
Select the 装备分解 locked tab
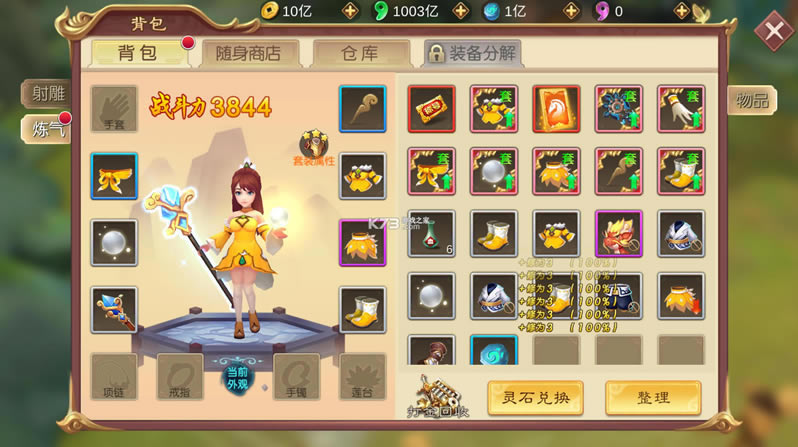click(x=472, y=53)
